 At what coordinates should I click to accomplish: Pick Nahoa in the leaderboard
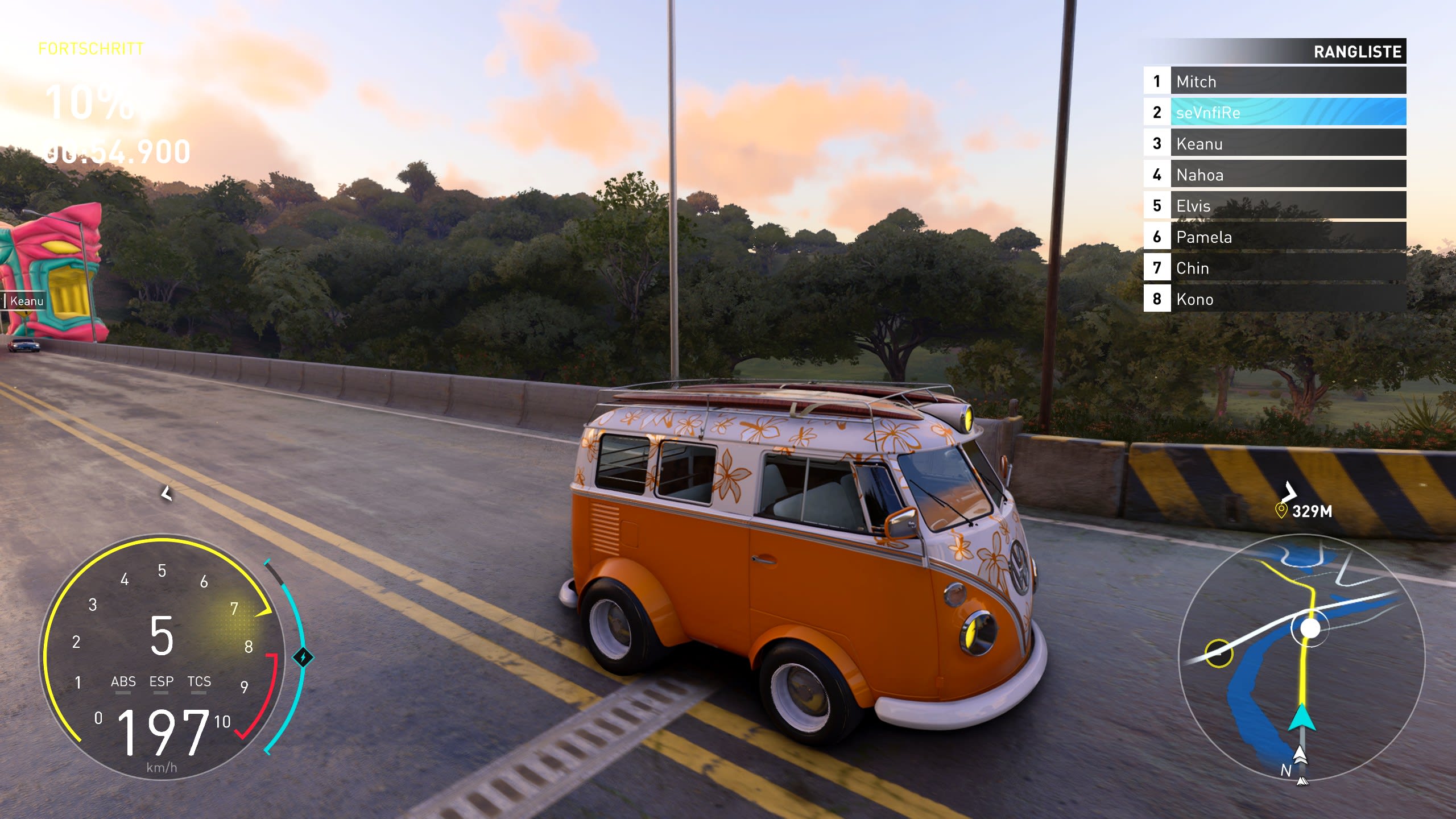point(1274,175)
